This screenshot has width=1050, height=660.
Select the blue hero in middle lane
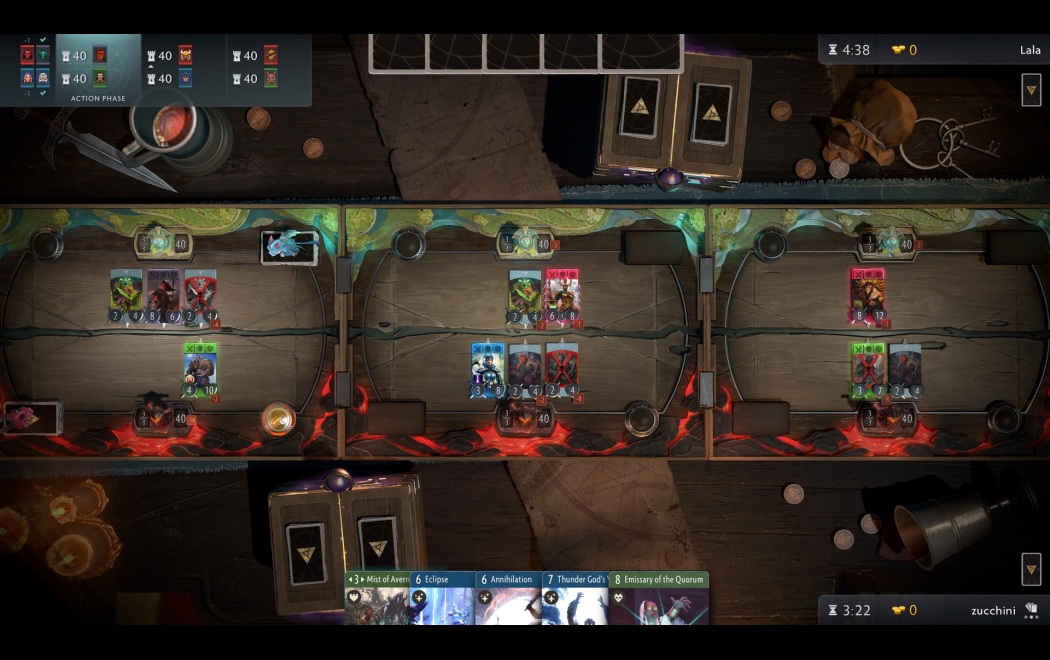[487, 370]
